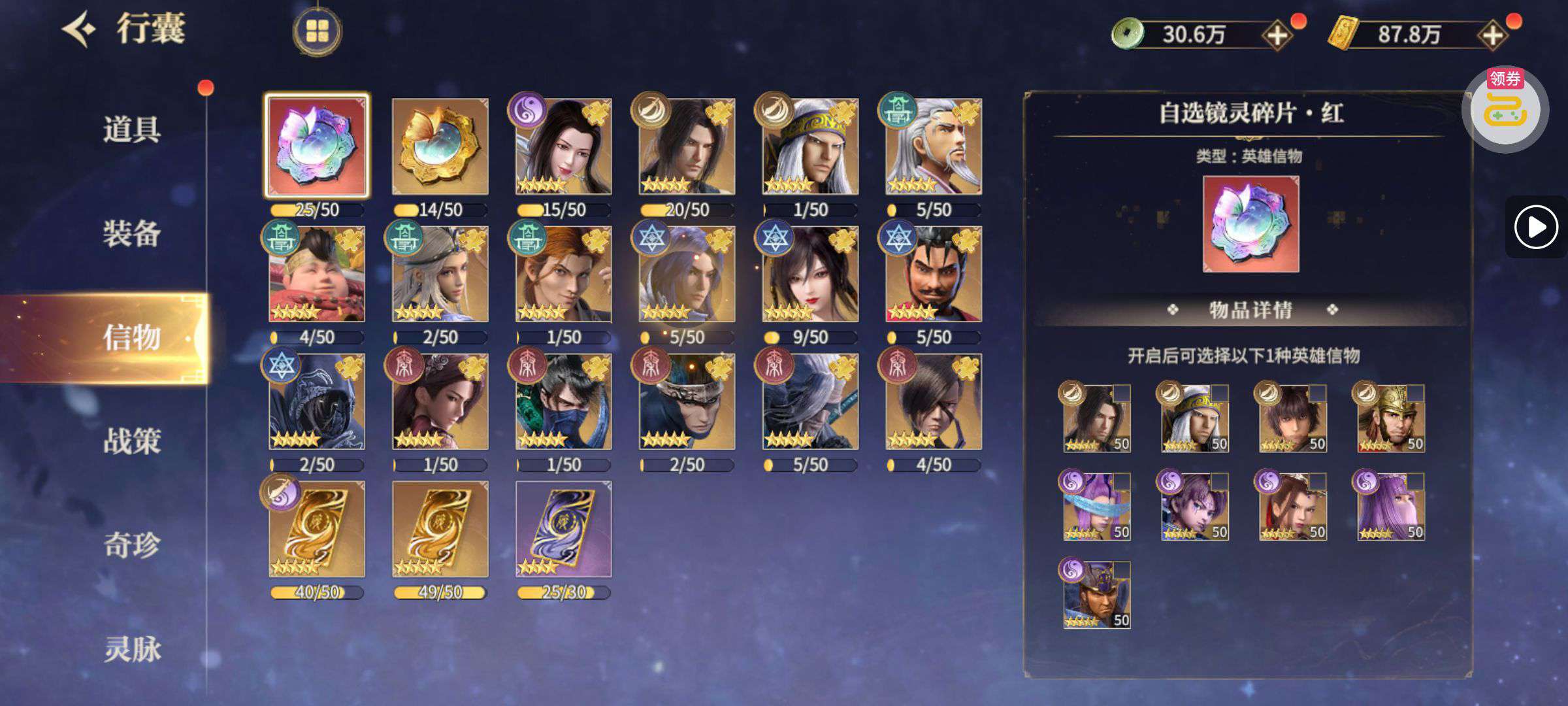
Task: Tick the blindfolded purple-haired hero choice
Action: click(1121, 482)
